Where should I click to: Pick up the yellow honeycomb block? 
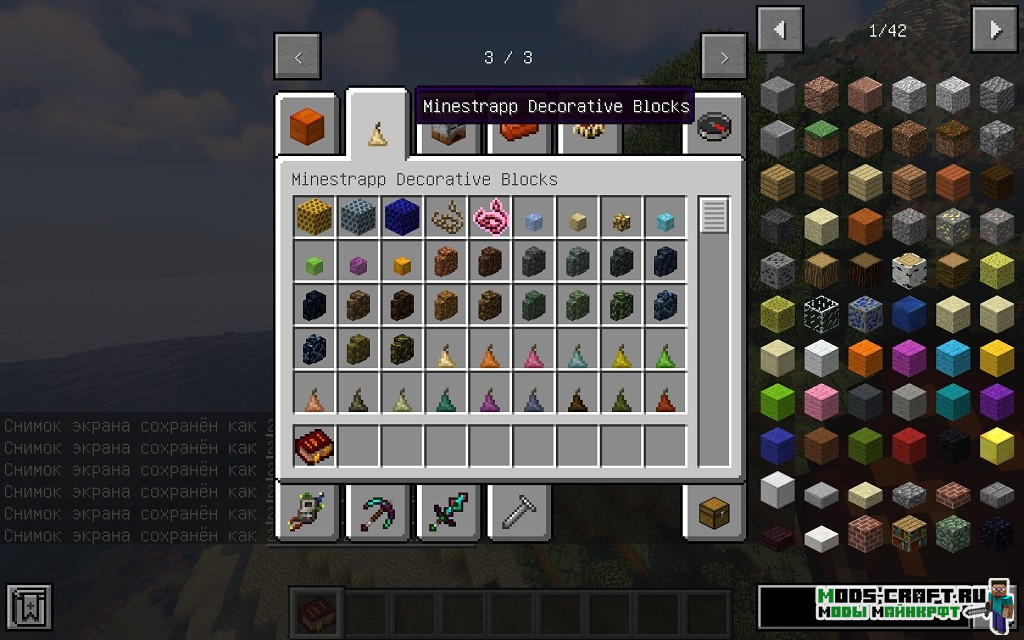tap(314, 216)
